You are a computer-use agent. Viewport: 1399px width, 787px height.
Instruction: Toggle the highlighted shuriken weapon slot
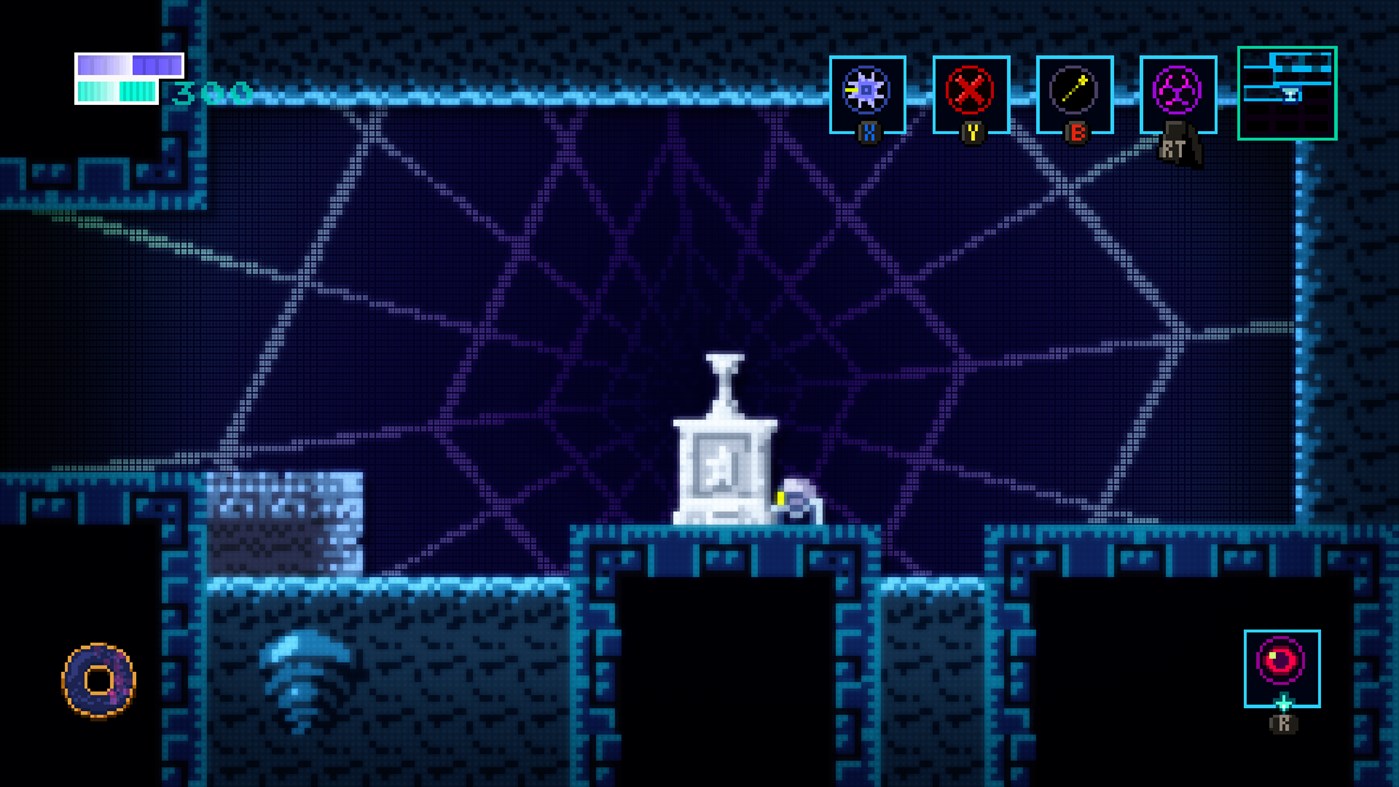[x=867, y=93]
